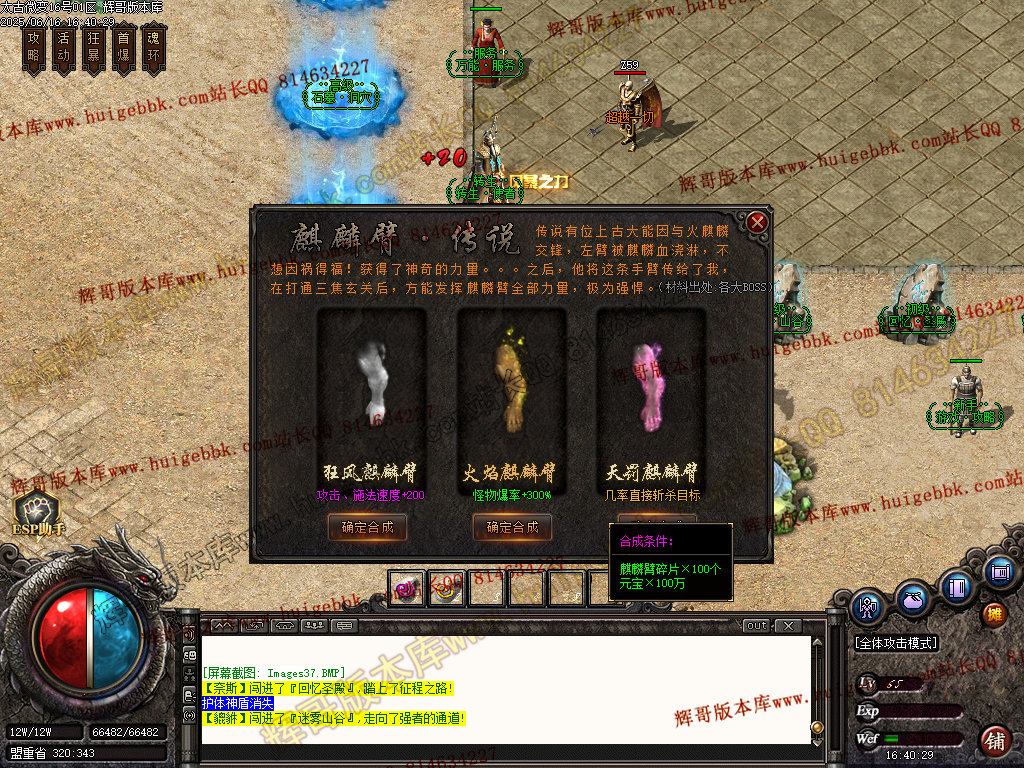
Task: Open the 活动 events banner
Action: (x=64, y=48)
